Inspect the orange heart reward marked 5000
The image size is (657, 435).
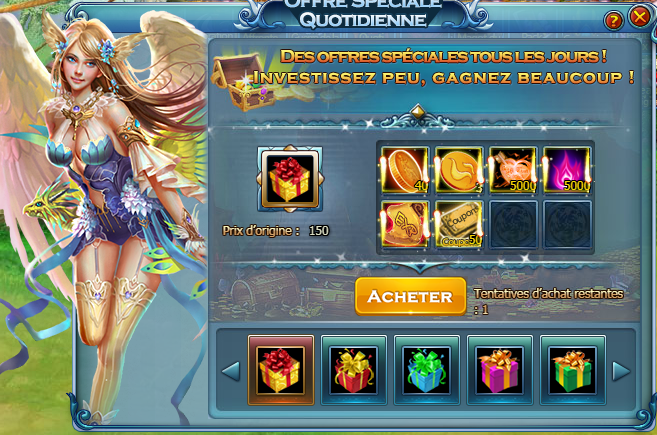[513, 169]
